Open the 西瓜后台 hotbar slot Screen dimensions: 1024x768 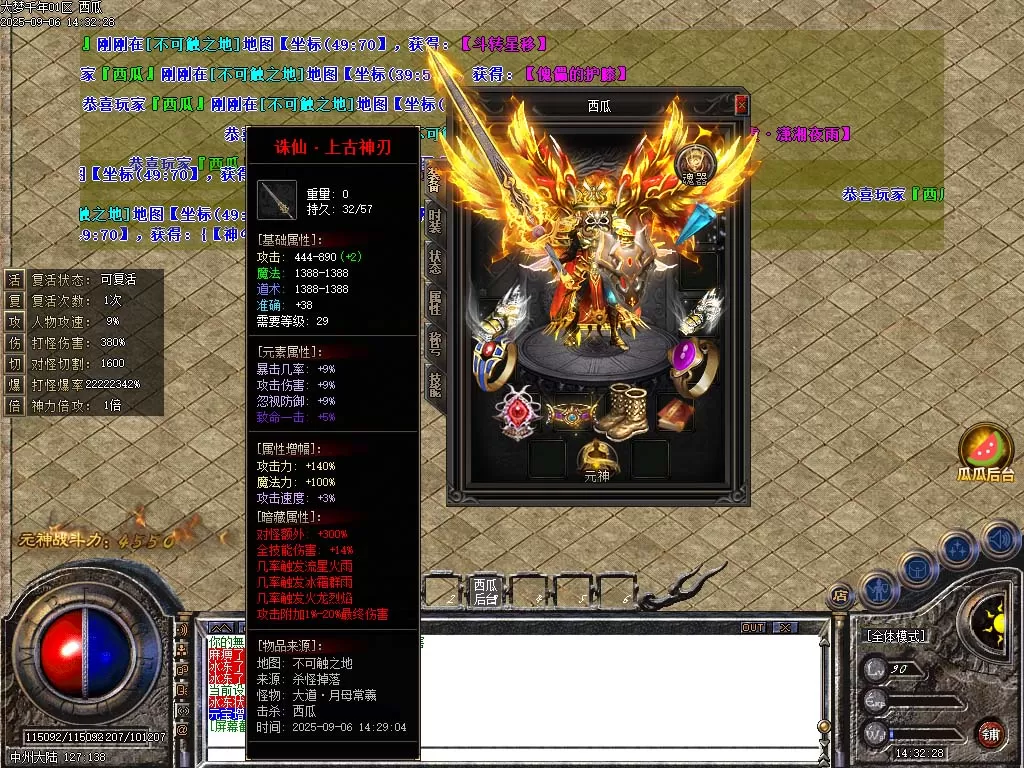point(486,591)
